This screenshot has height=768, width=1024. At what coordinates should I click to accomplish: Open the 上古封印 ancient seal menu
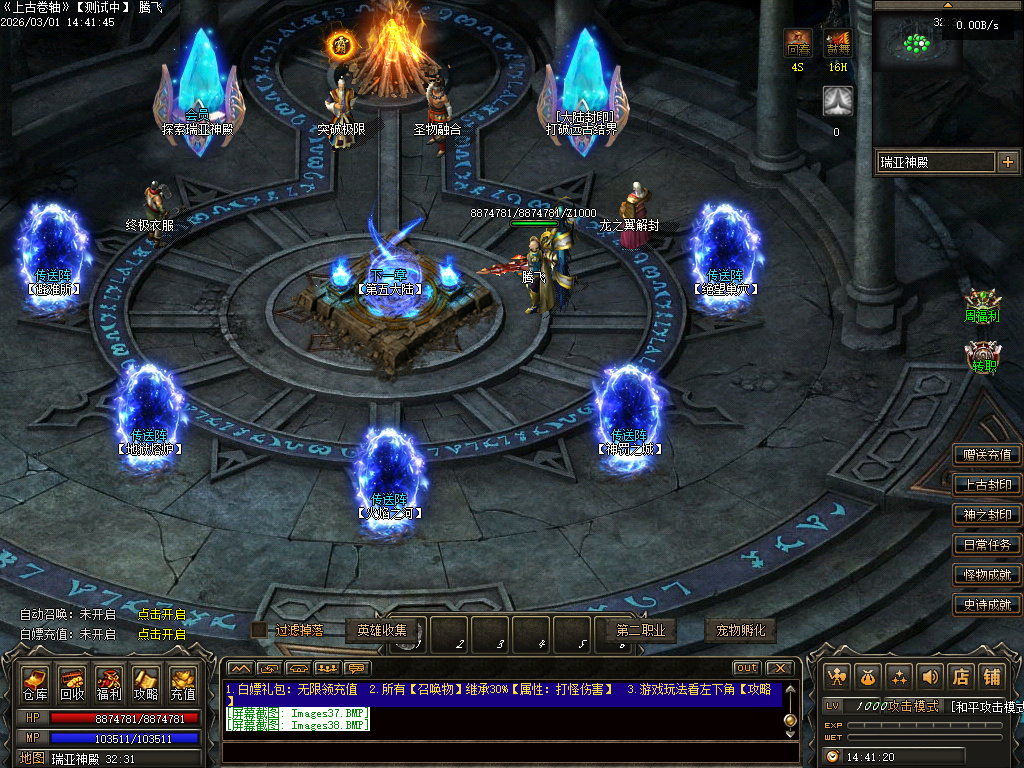[987, 485]
